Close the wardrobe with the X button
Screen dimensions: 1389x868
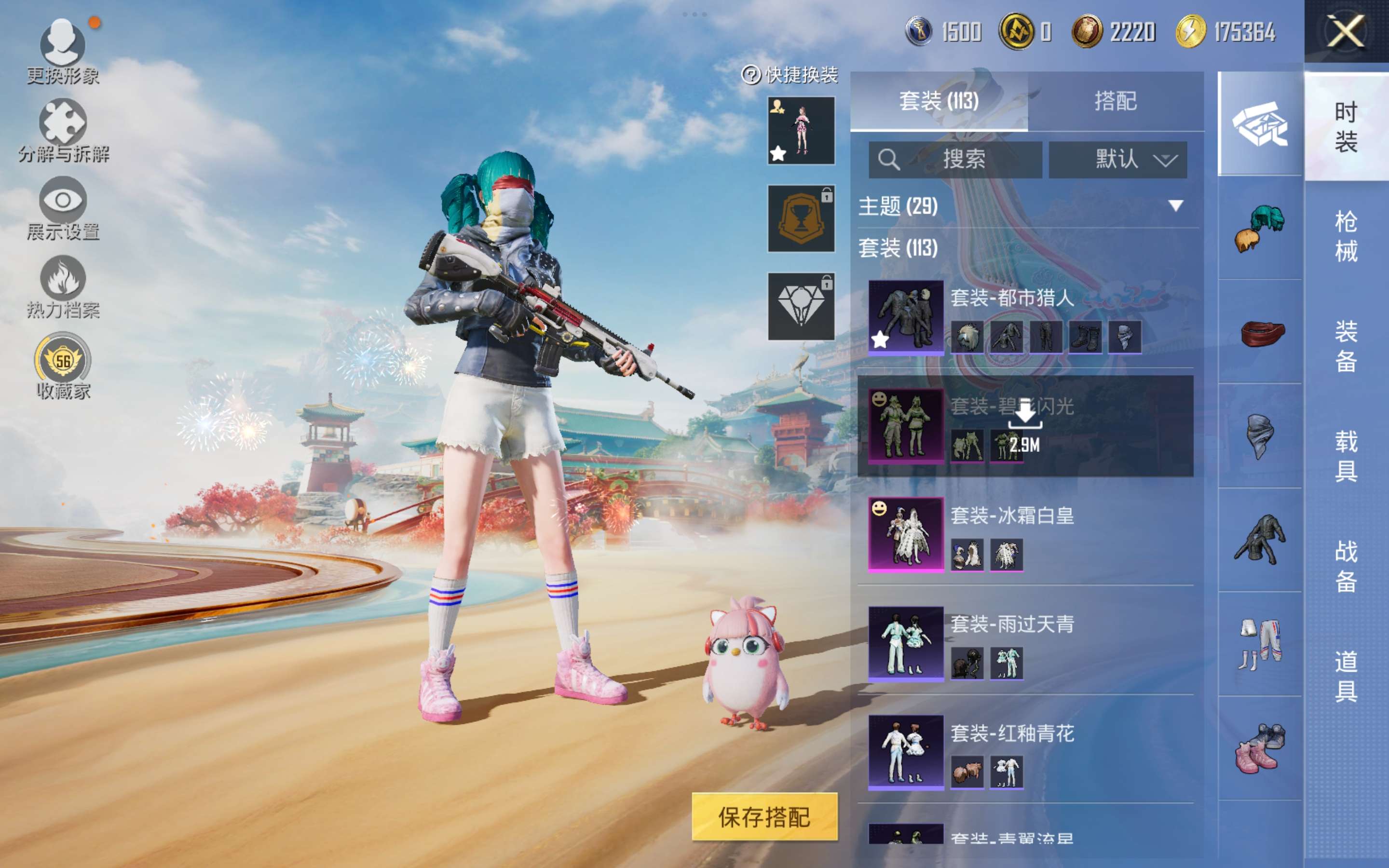(1346, 31)
